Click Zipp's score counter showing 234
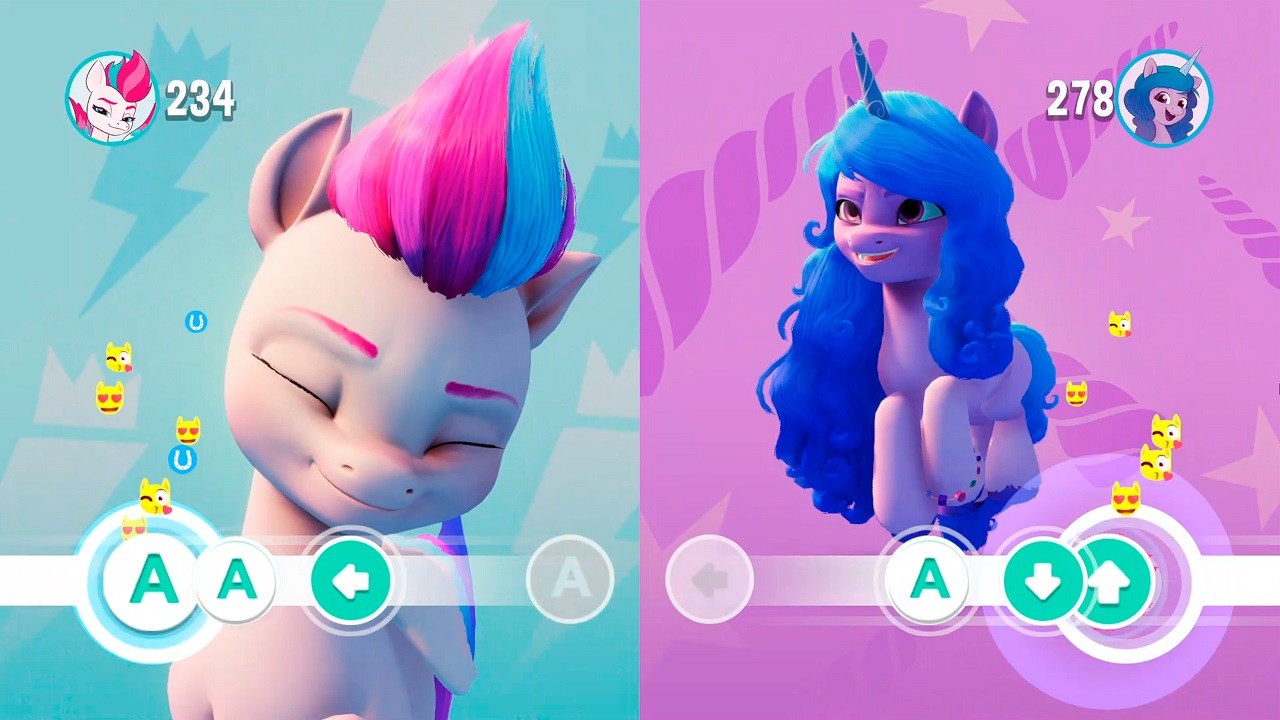The height and width of the screenshot is (720, 1280). 200,97
